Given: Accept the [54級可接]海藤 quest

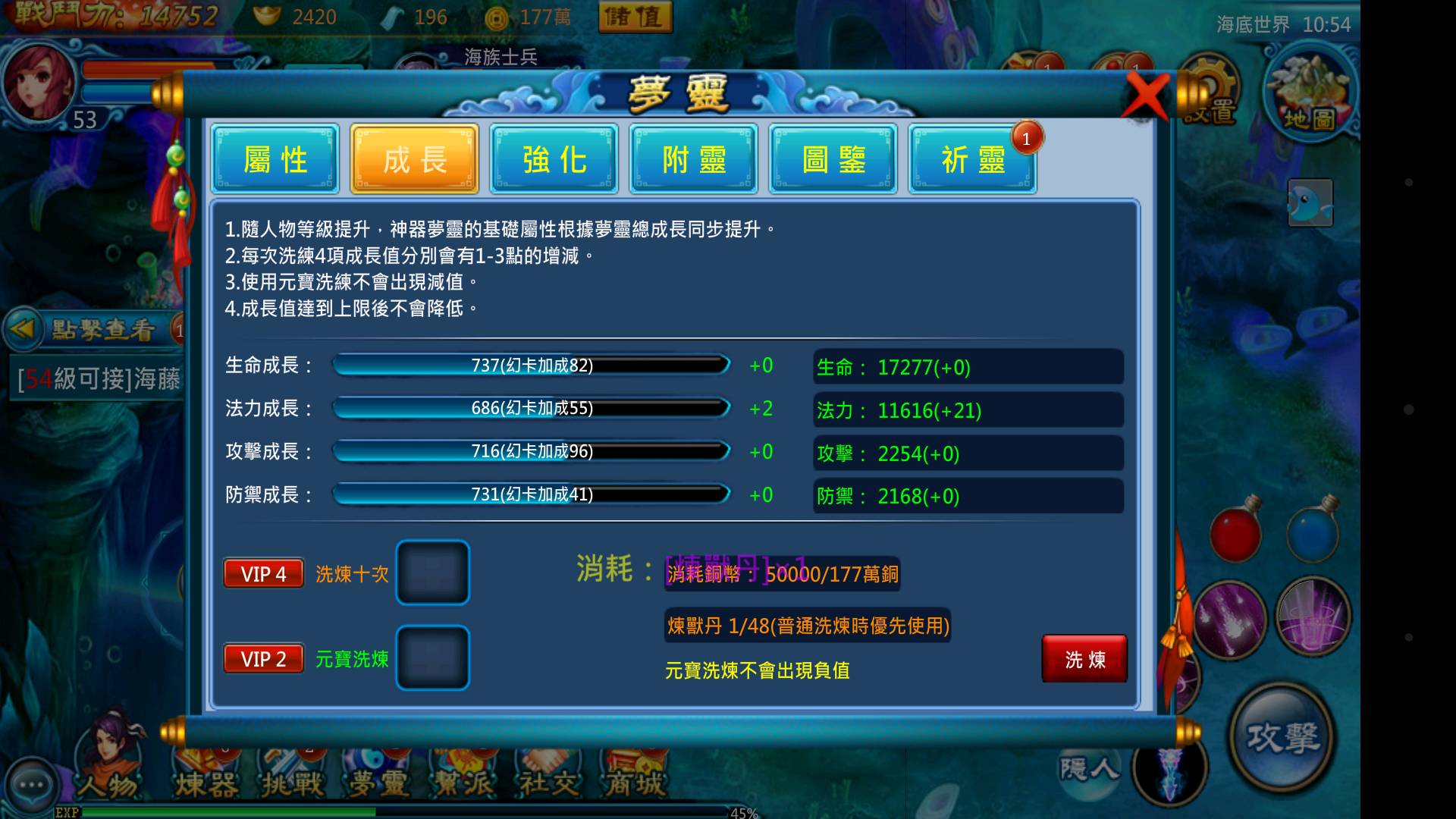Looking at the screenshot, I should 99,379.
